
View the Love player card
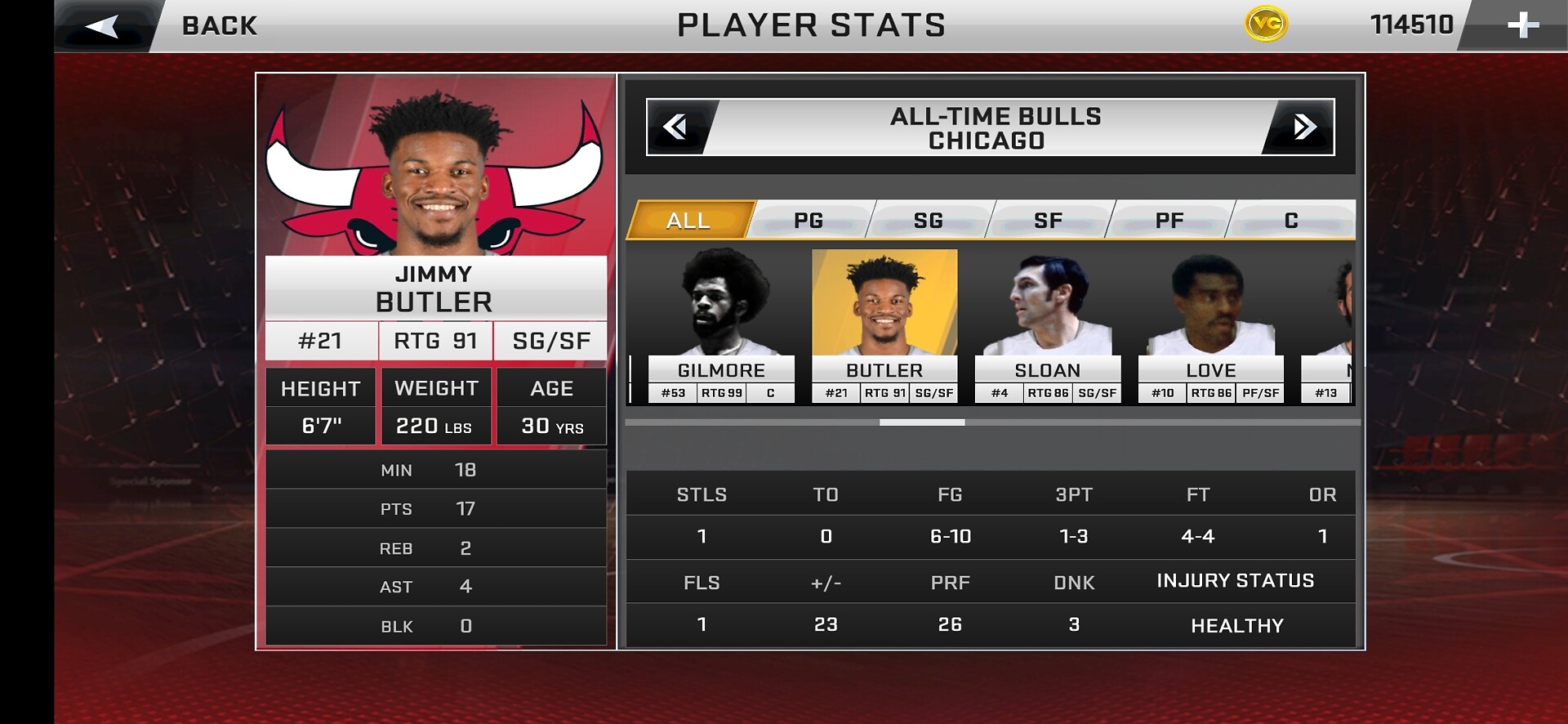1211,327
